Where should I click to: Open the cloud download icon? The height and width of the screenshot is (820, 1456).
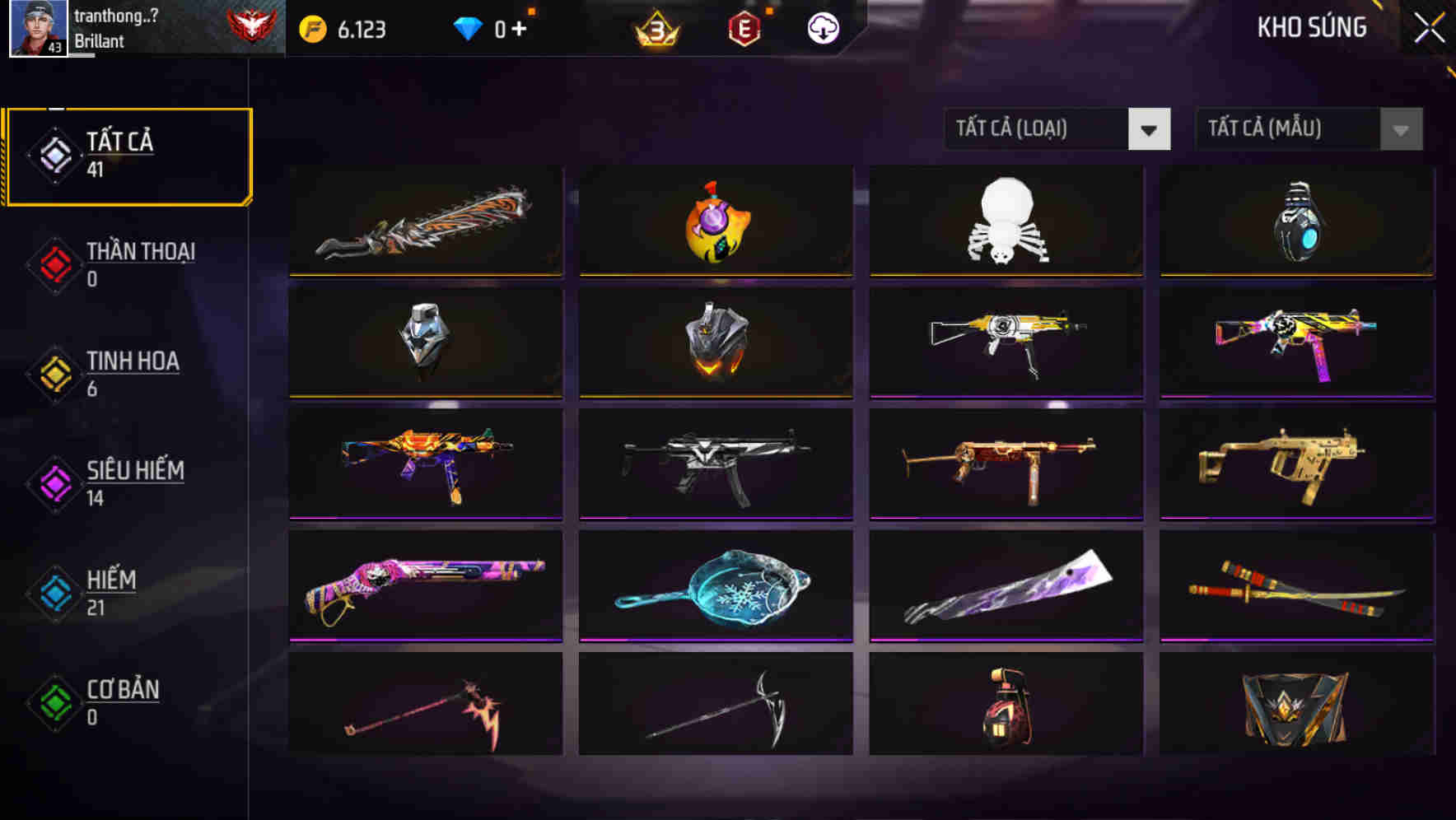coord(823,26)
